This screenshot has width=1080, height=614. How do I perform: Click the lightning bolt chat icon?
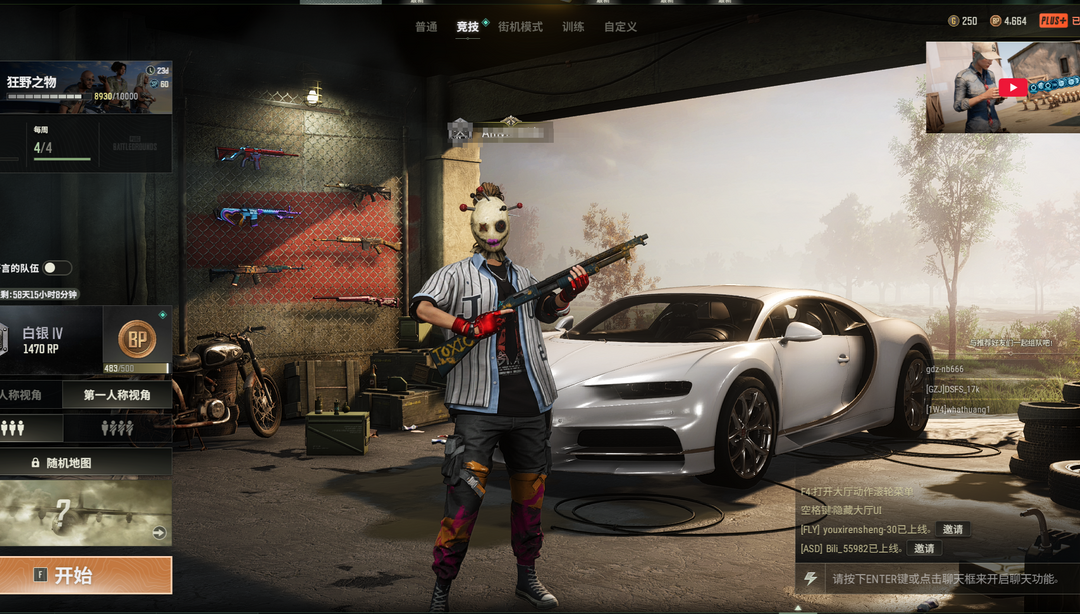coord(811,579)
